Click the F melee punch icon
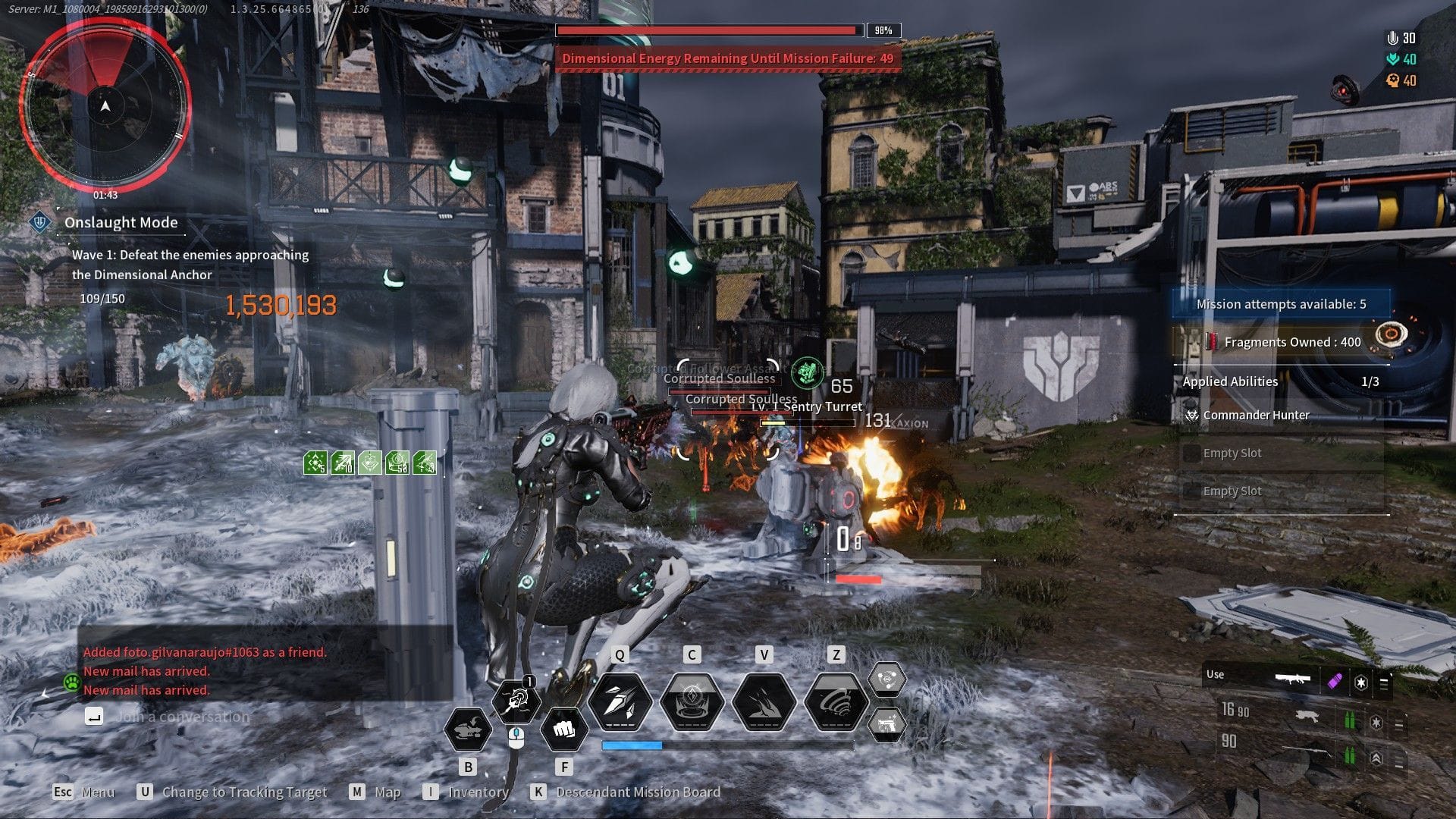 (564, 730)
